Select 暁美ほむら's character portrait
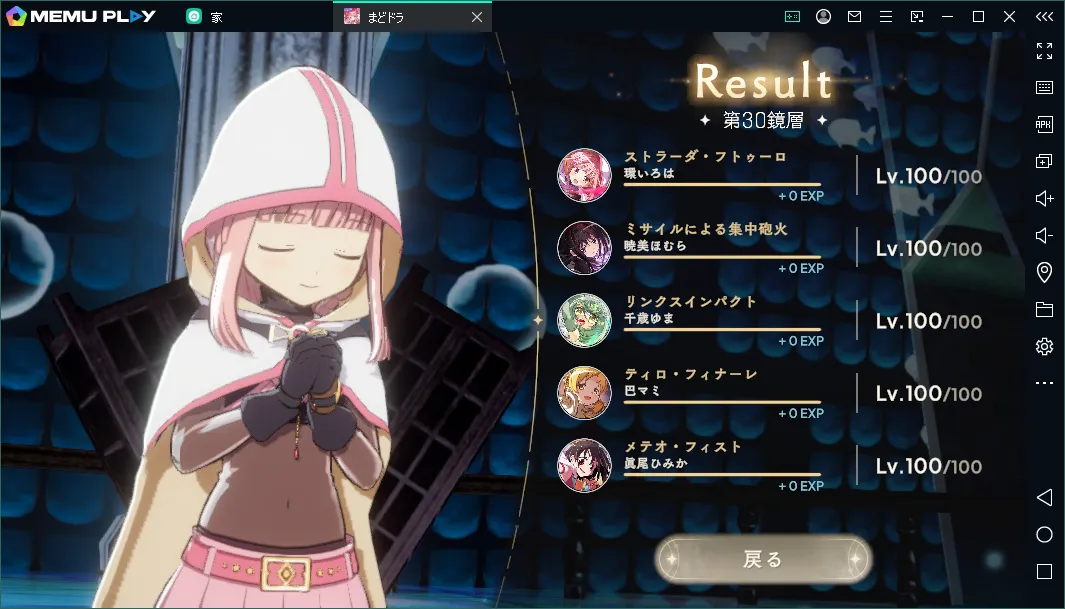The image size is (1065, 609). pyautogui.click(x=584, y=248)
